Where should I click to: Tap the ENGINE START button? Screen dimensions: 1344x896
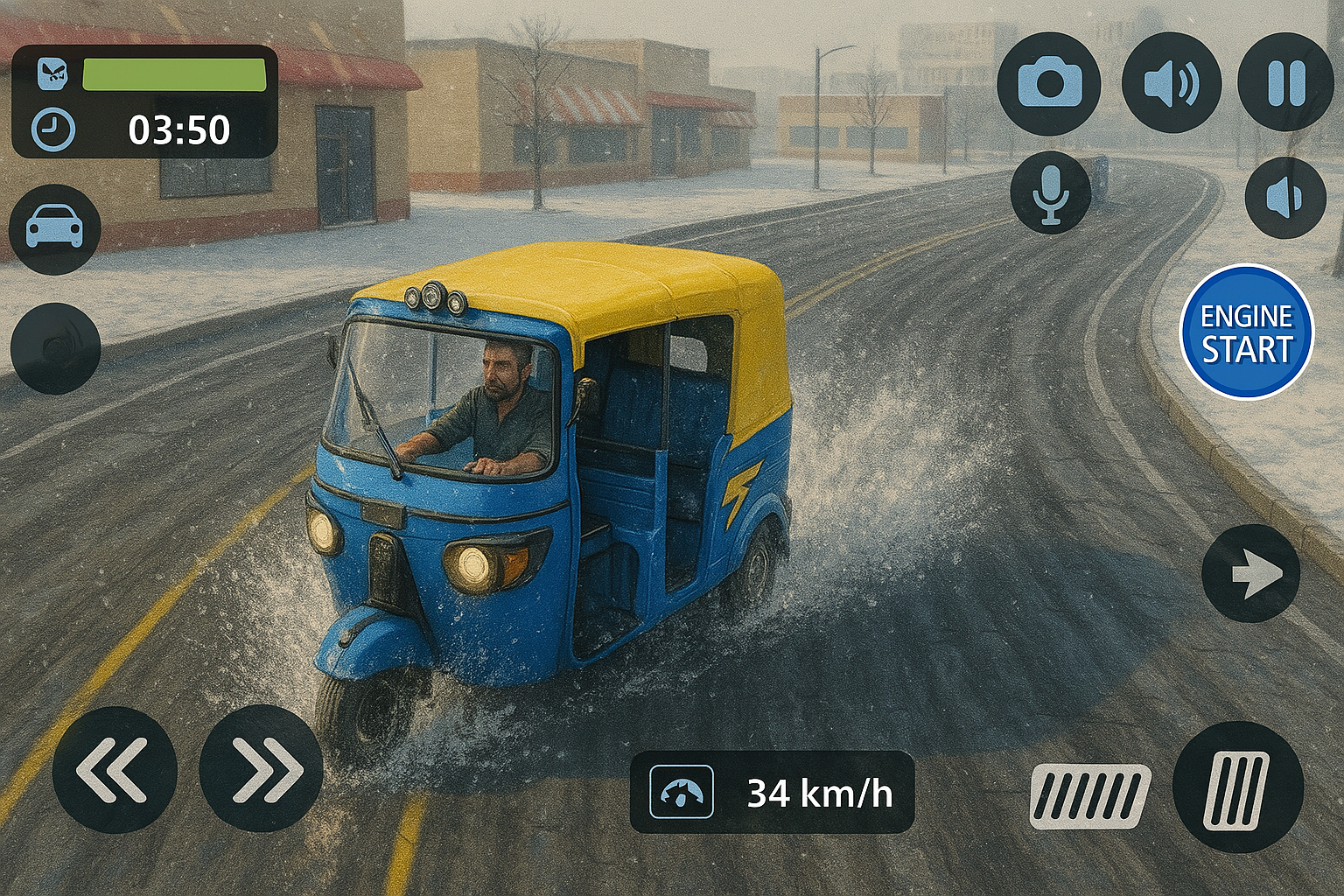[x=1246, y=332]
